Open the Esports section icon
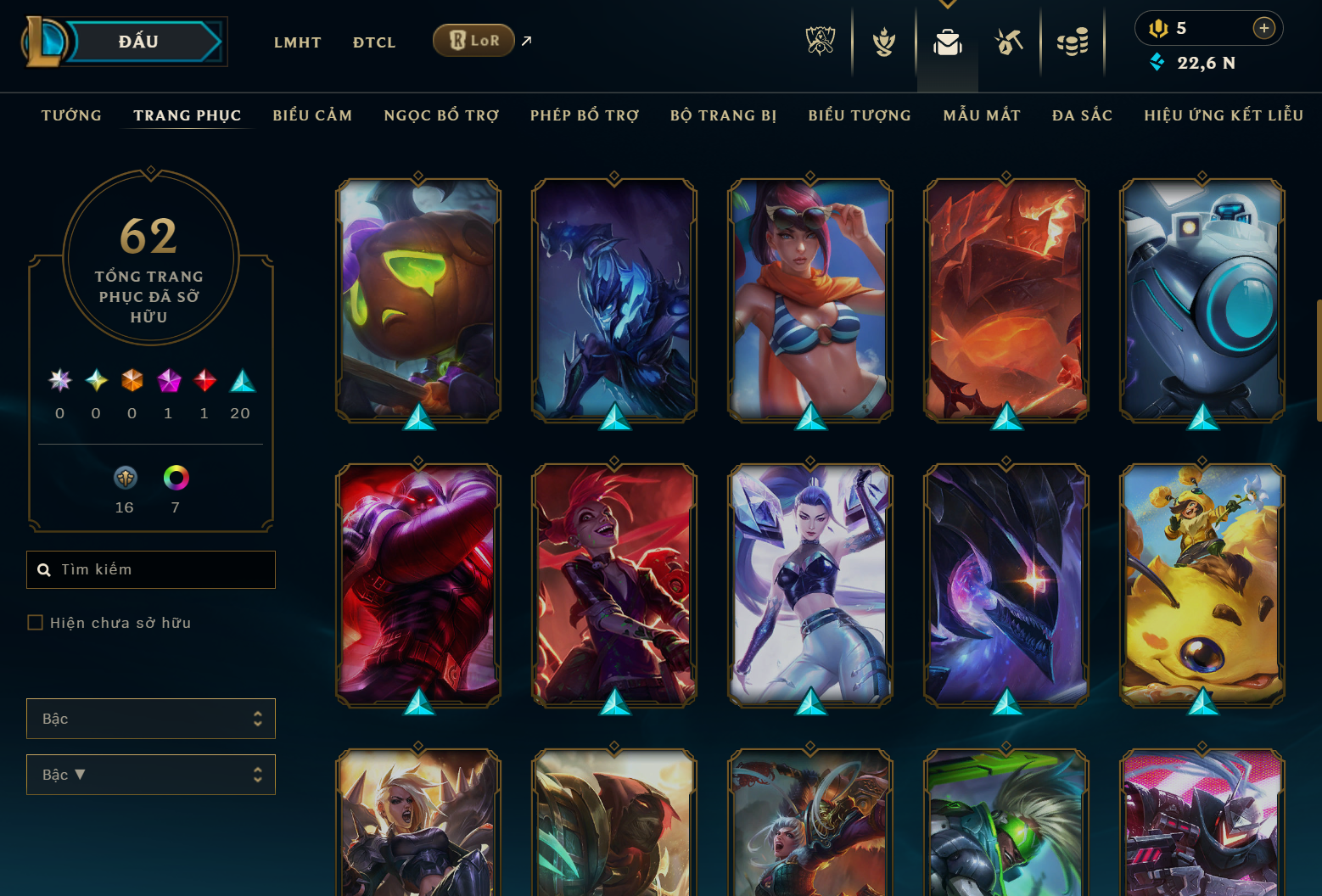This screenshot has width=1322, height=896. click(x=818, y=41)
